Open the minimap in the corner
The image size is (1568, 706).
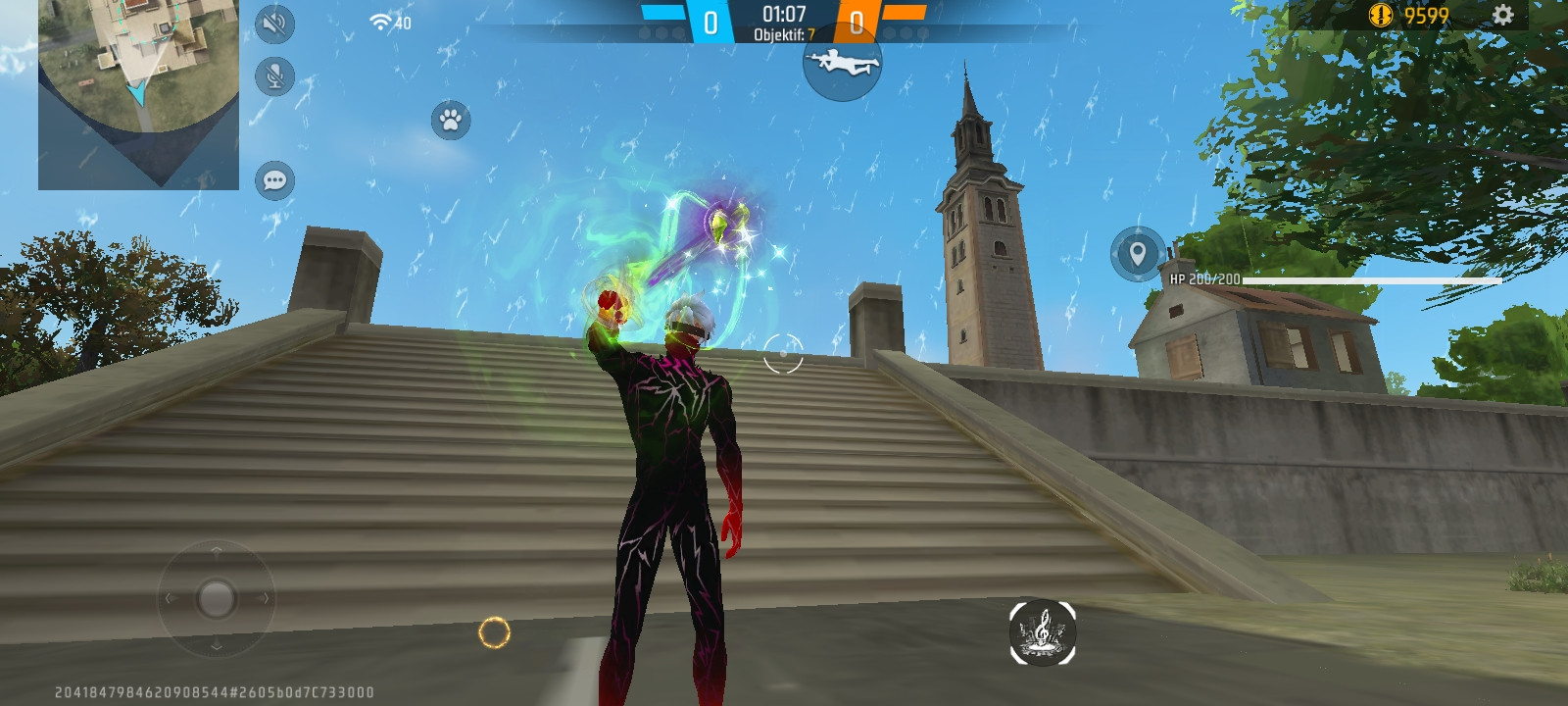point(138,93)
